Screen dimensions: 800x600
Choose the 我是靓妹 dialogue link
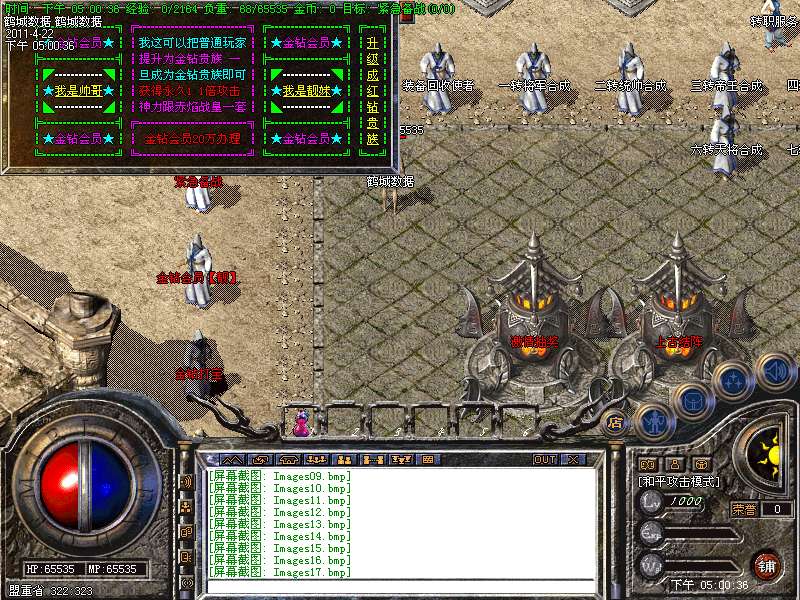tap(303, 91)
